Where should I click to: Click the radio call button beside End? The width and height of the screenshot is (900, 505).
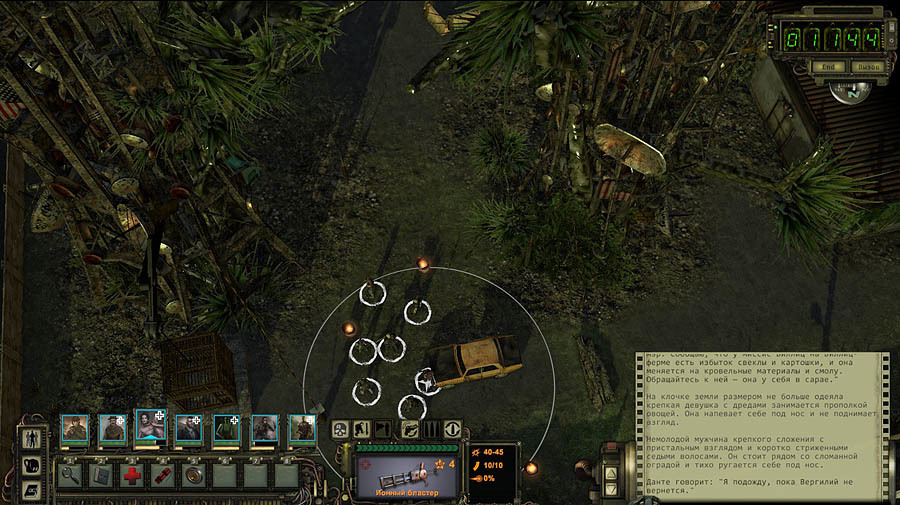coord(866,67)
